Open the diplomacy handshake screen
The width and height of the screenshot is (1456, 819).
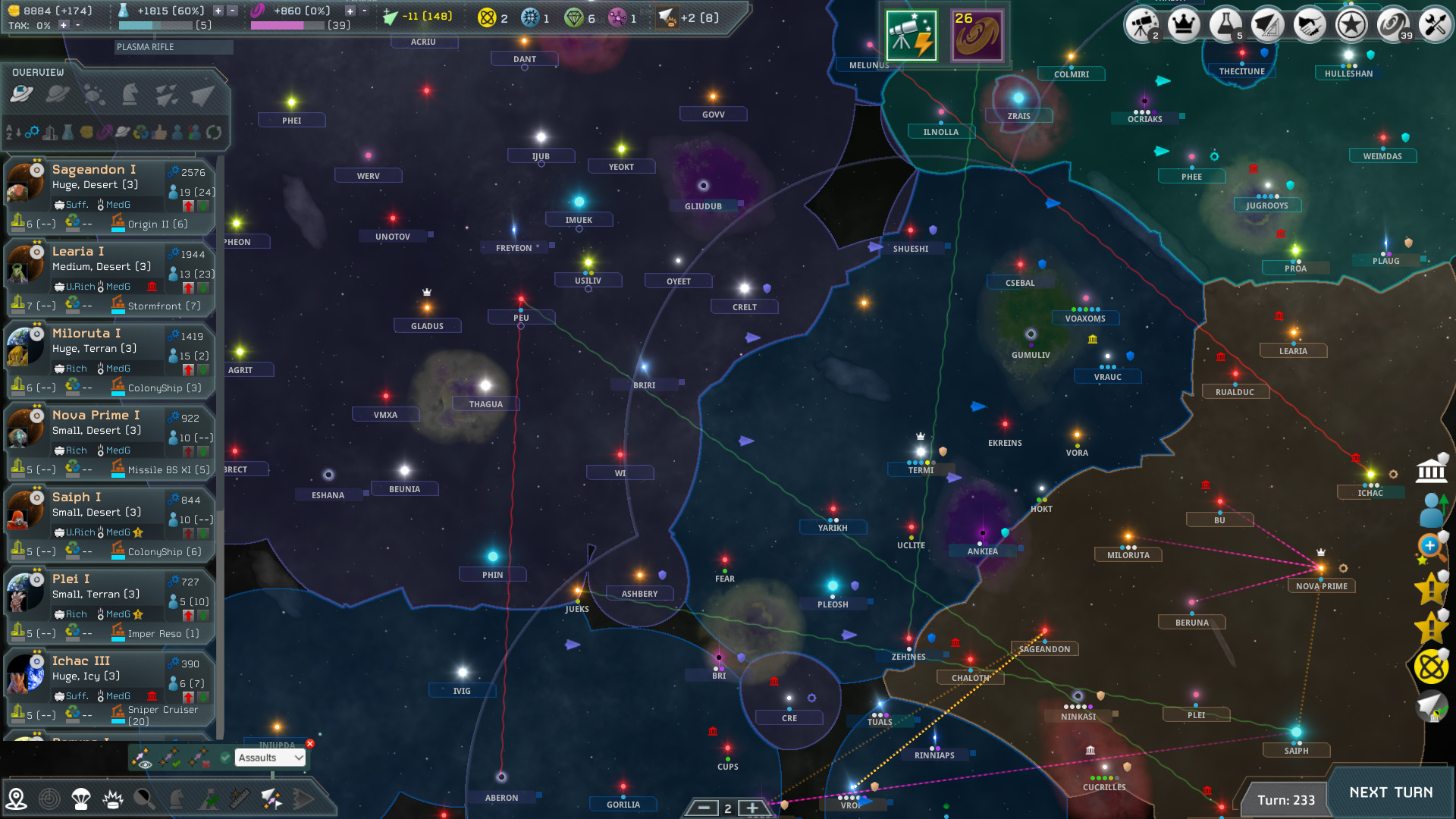1309,24
